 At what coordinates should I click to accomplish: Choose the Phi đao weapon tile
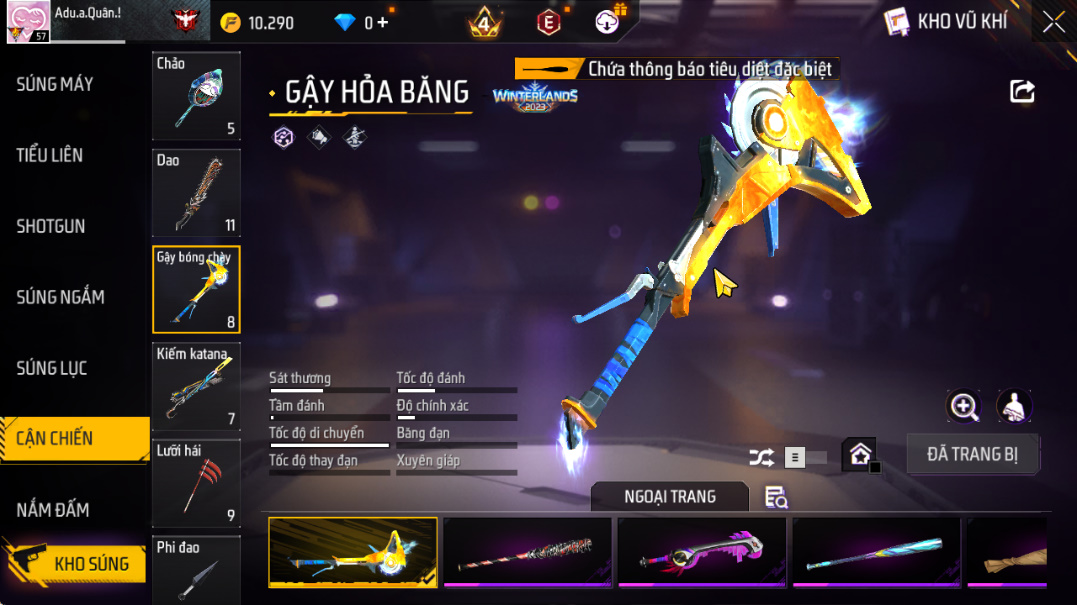(196, 568)
